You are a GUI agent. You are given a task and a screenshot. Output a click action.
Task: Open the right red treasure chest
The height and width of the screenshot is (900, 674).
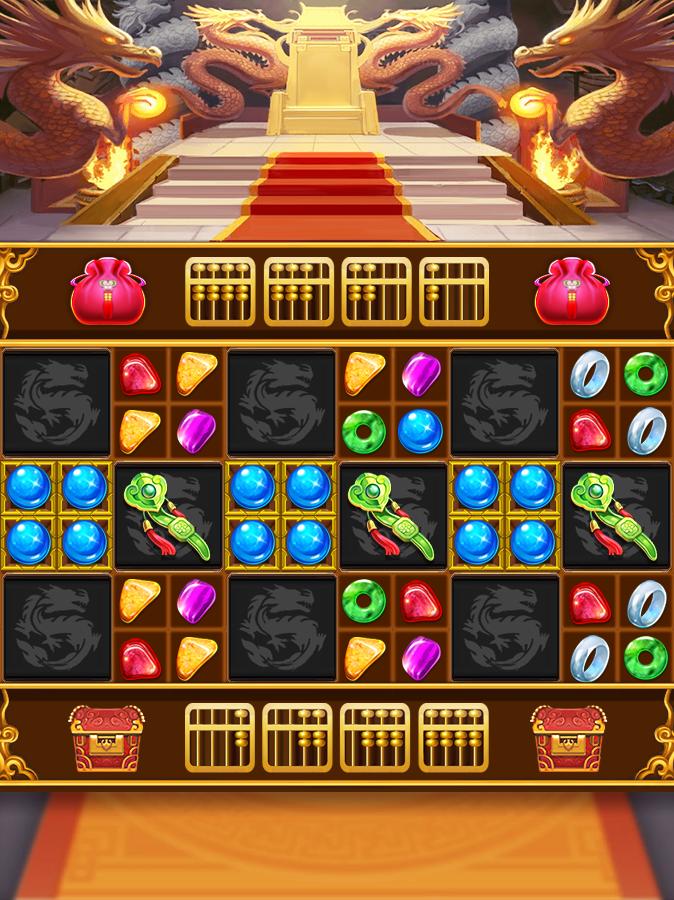tap(568, 738)
